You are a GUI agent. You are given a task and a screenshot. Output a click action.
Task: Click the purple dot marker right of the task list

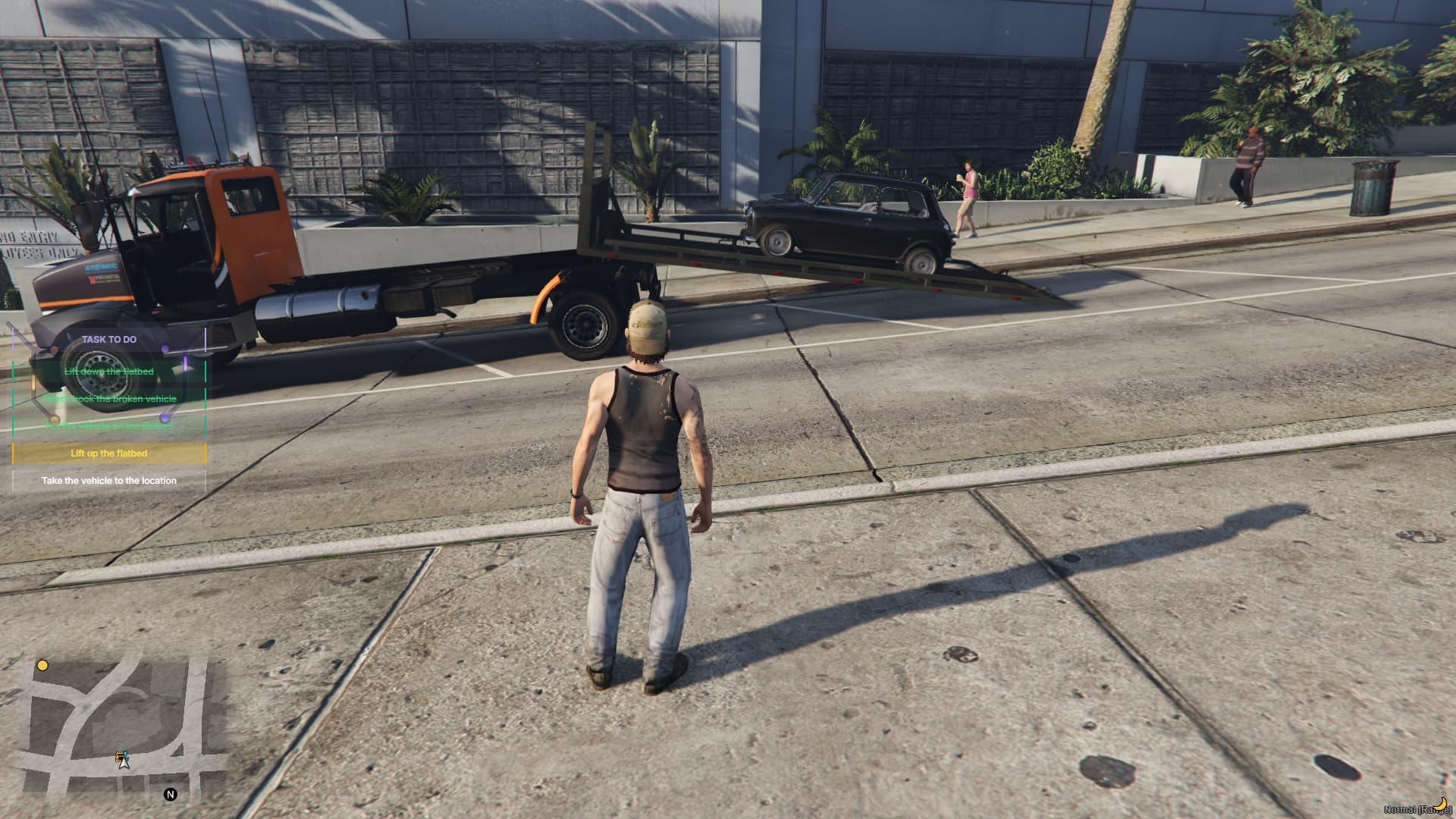tap(165, 418)
